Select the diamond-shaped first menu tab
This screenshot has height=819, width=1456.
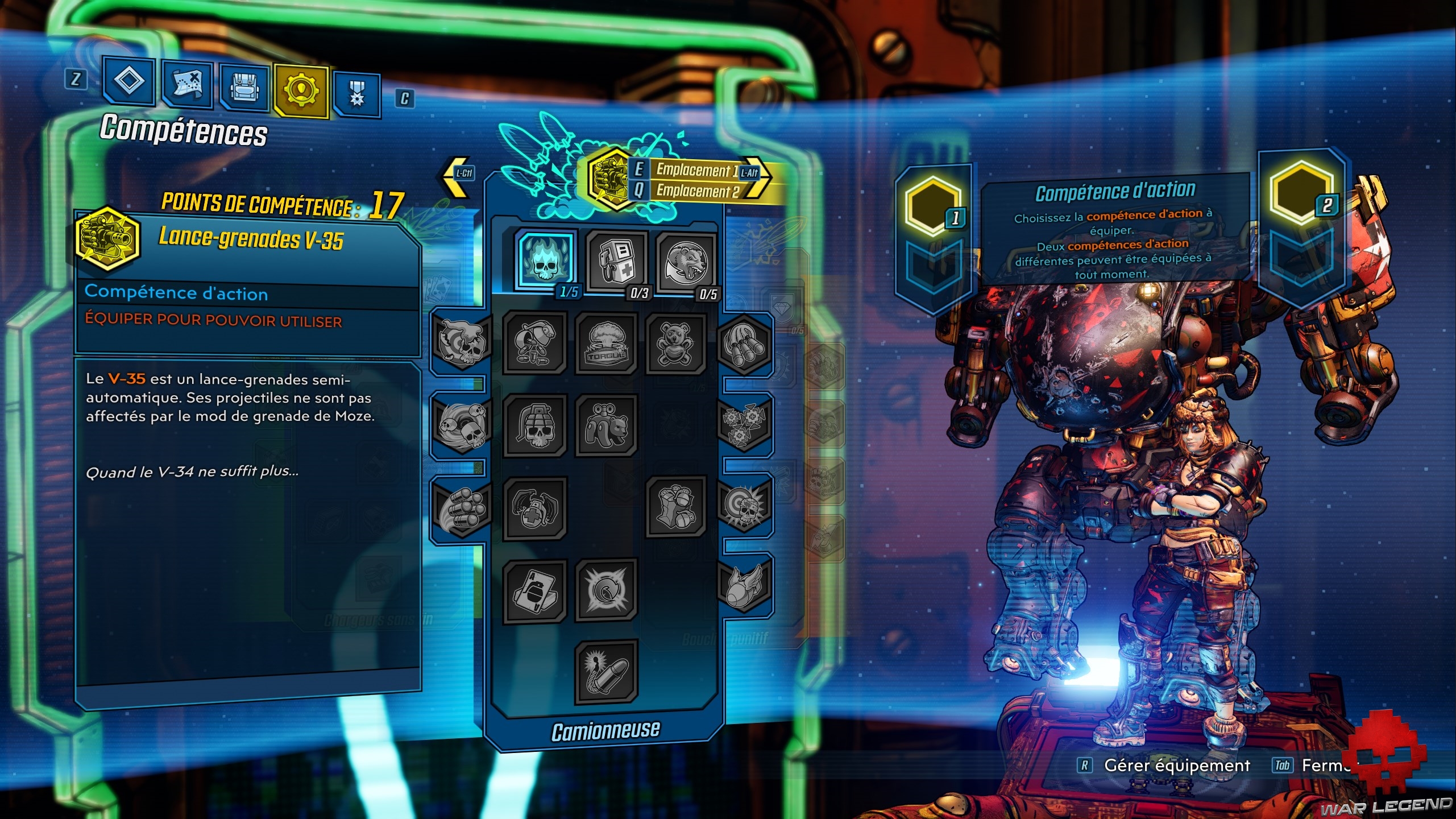point(129,81)
